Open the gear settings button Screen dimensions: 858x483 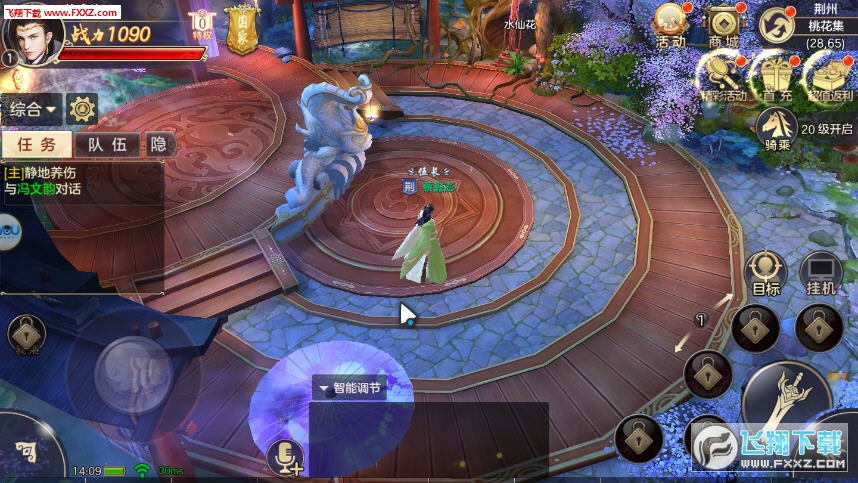pyautogui.click(x=81, y=108)
